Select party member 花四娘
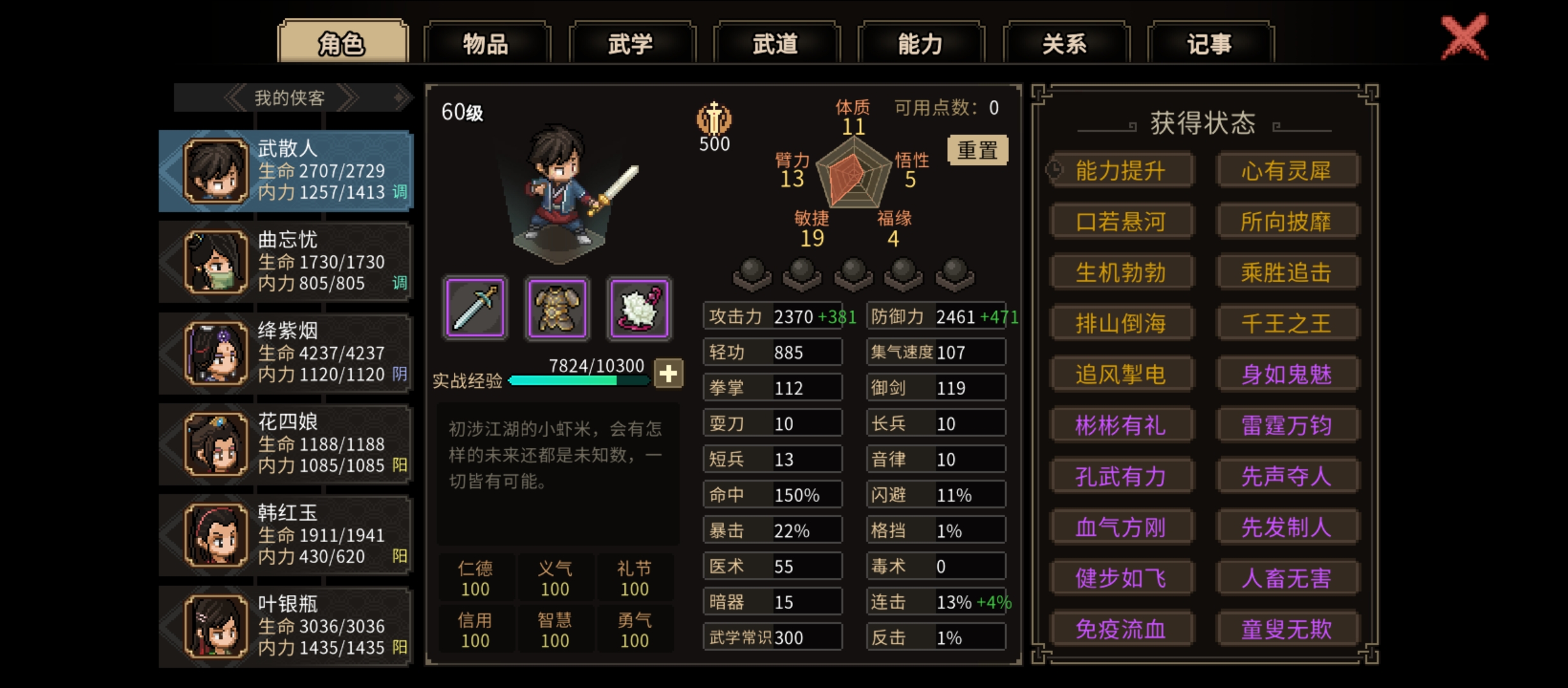The width and height of the screenshot is (1568, 688). click(x=287, y=444)
